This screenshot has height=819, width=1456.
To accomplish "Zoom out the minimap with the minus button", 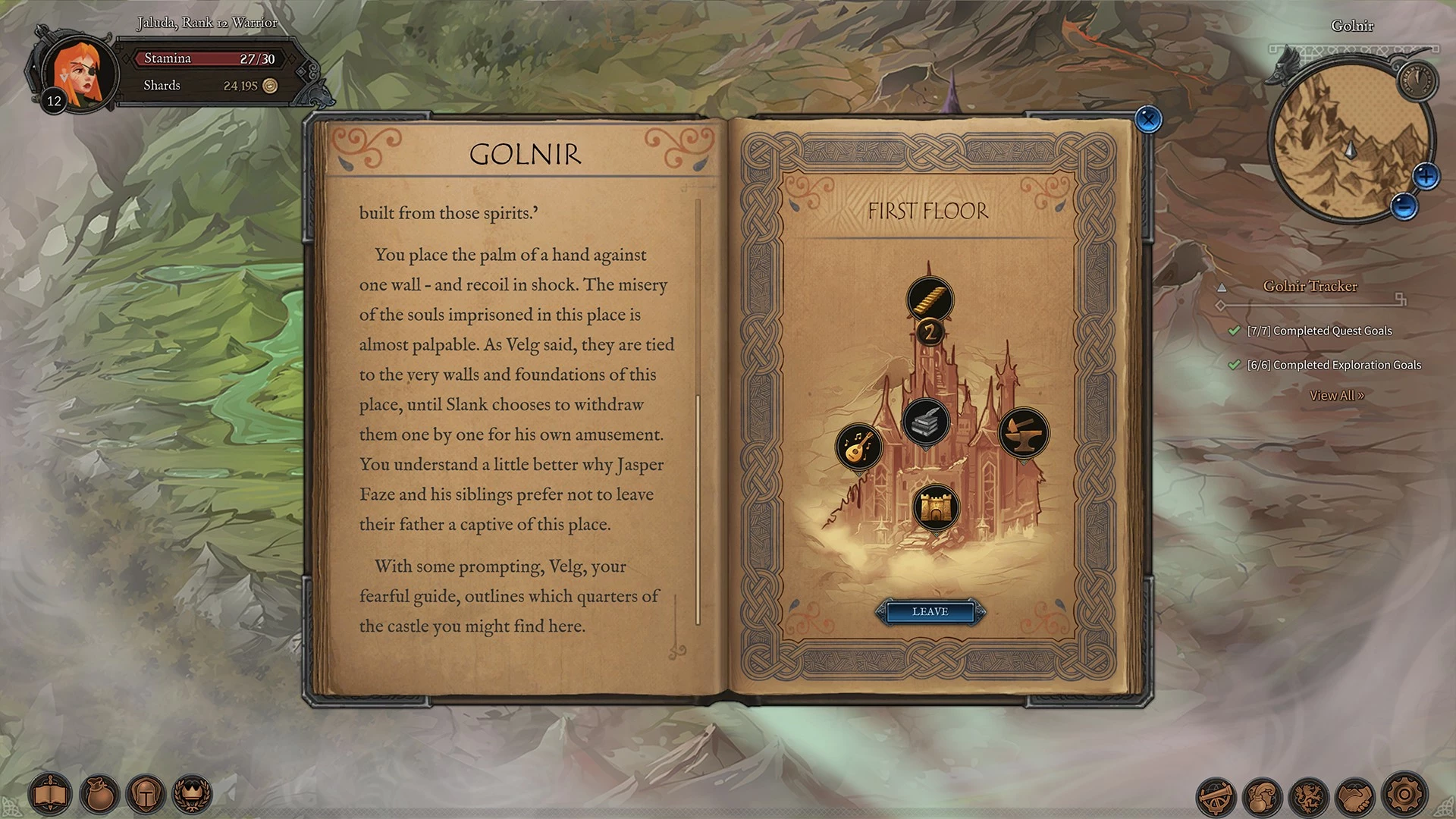I will [1404, 206].
